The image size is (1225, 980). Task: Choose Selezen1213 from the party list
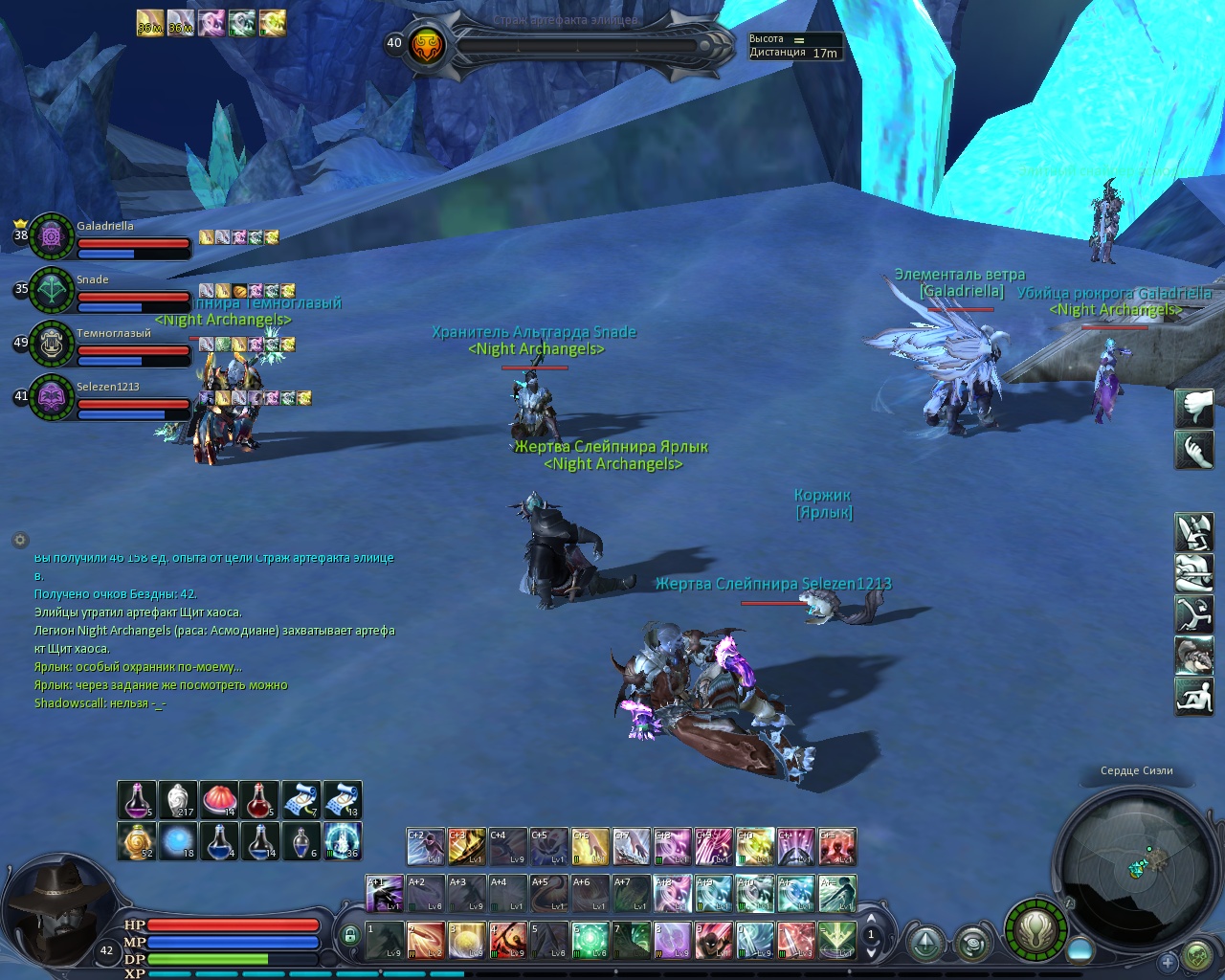click(x=52, y=396)
